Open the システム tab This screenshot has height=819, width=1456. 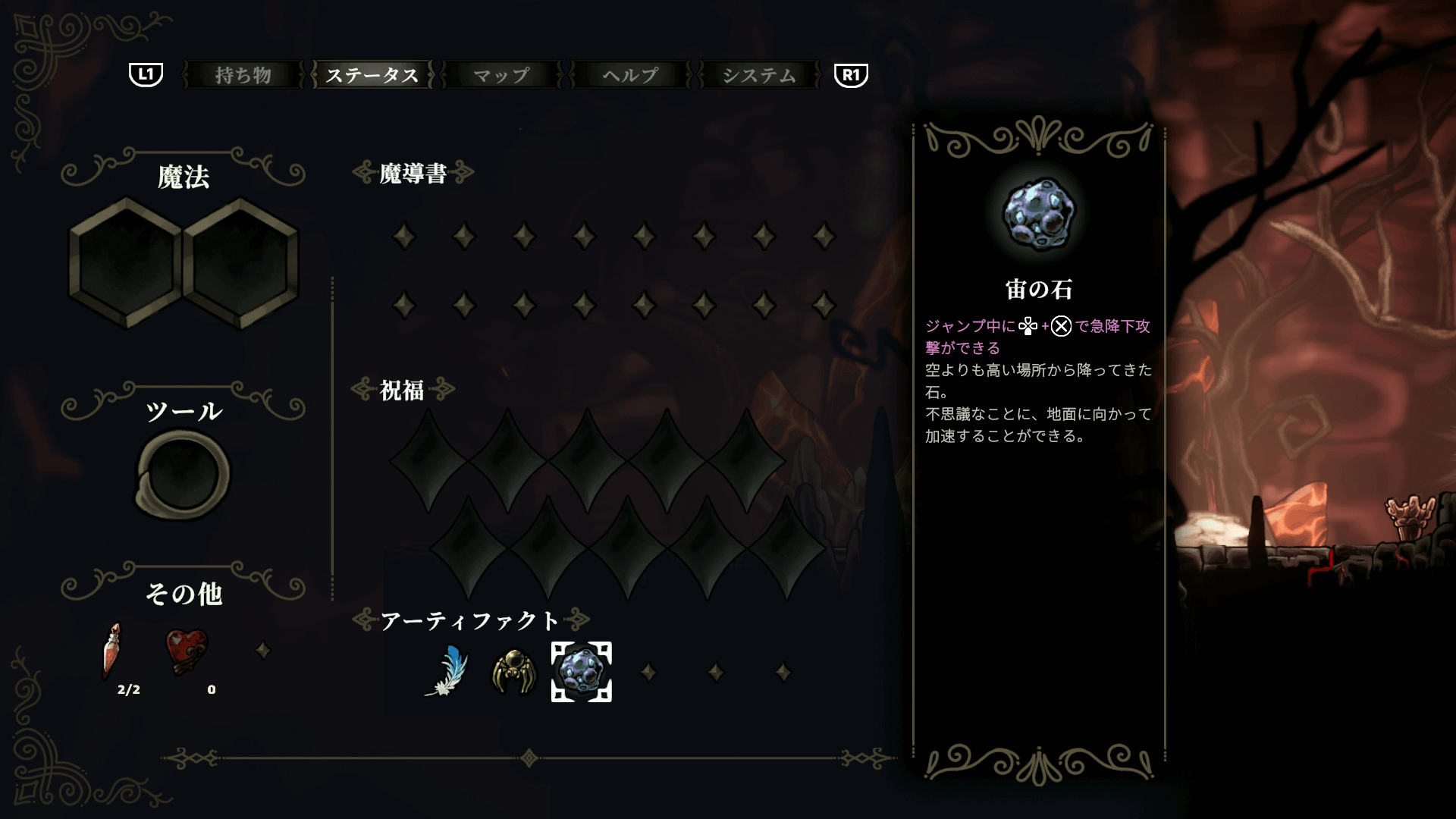pyautogui.click(x=759, y=75)
